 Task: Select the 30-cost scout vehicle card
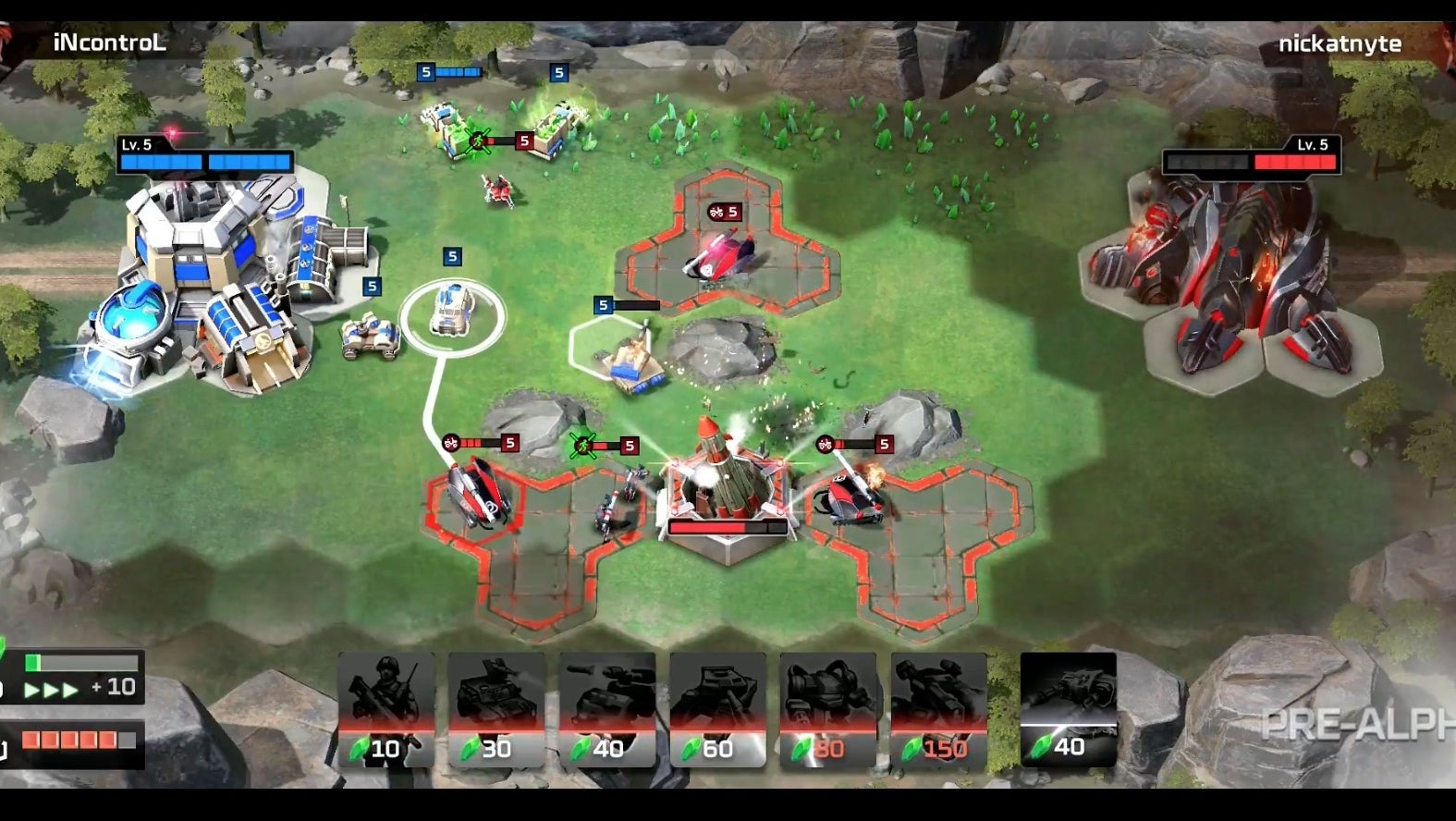pos(496,707)
